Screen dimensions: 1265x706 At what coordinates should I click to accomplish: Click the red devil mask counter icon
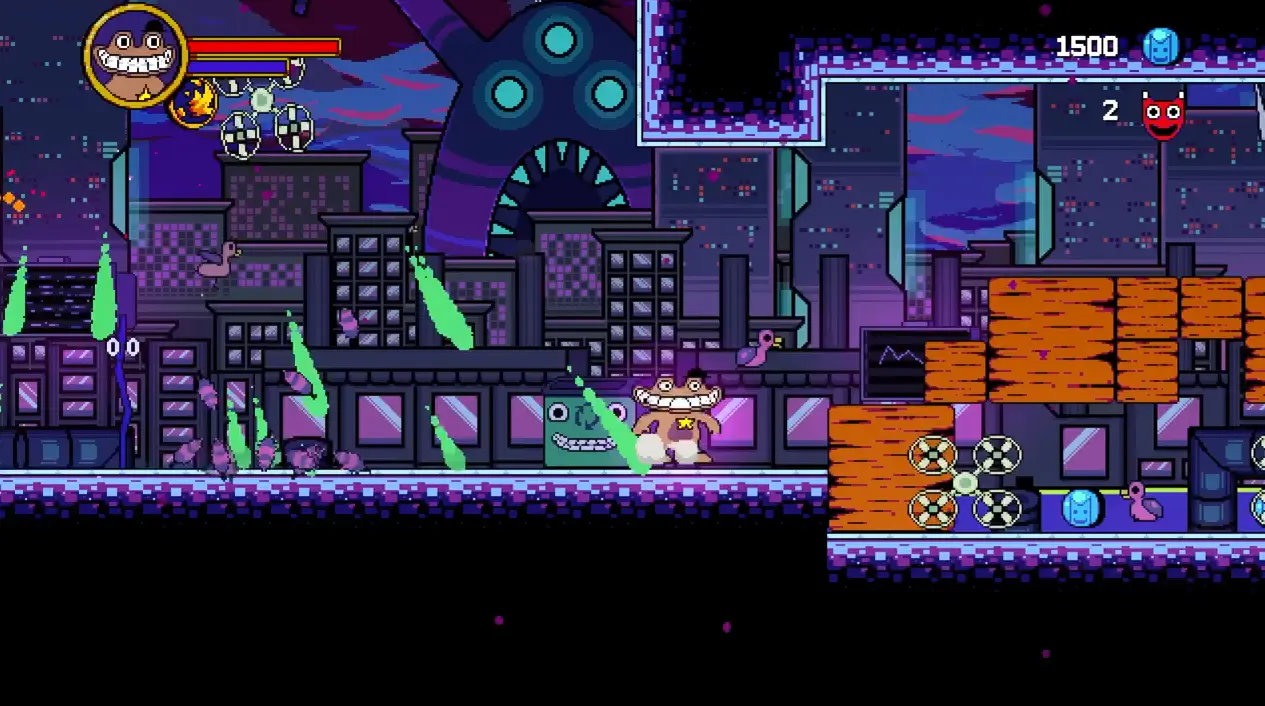[1163, 115]
